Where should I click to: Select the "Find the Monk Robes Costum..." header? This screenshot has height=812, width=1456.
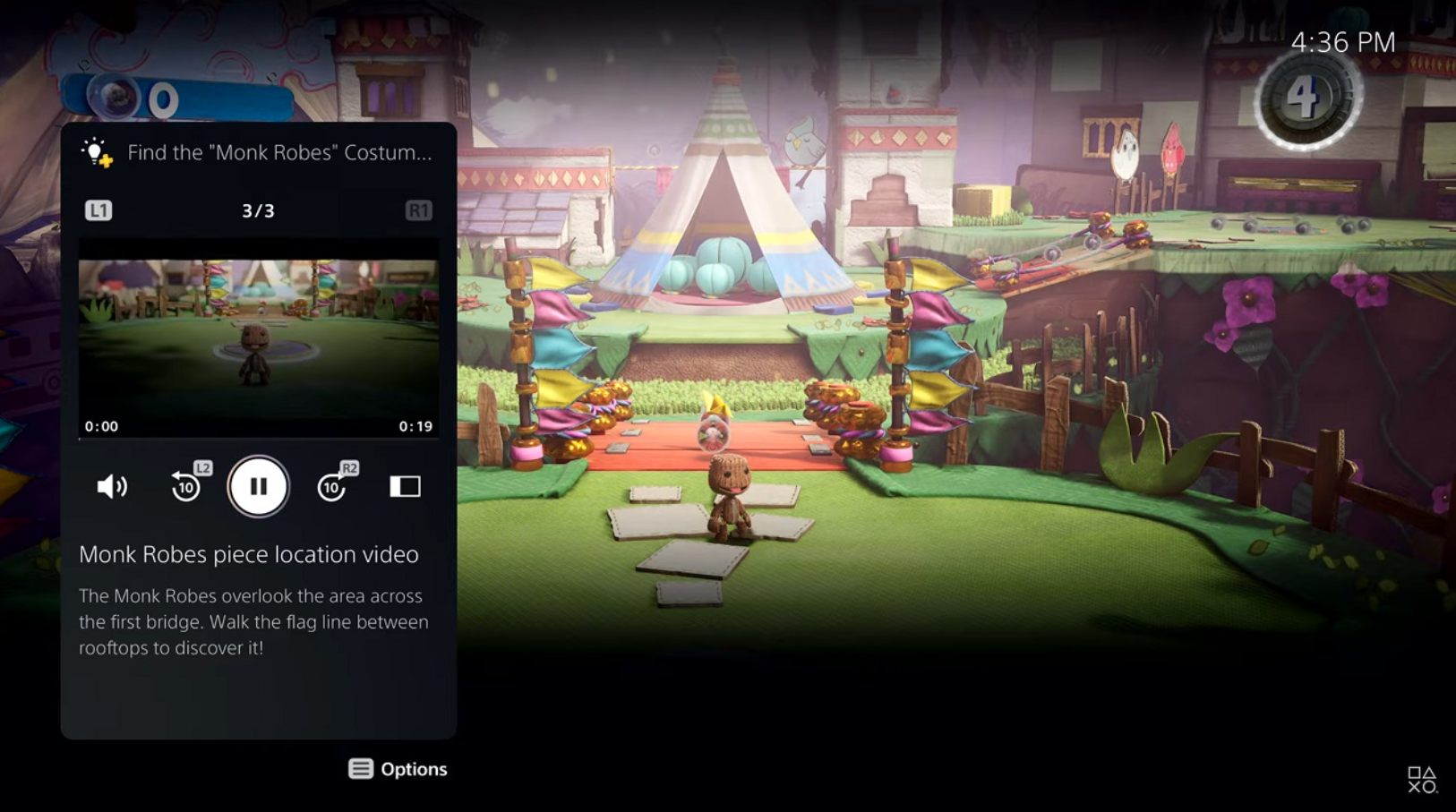(278, 152)
